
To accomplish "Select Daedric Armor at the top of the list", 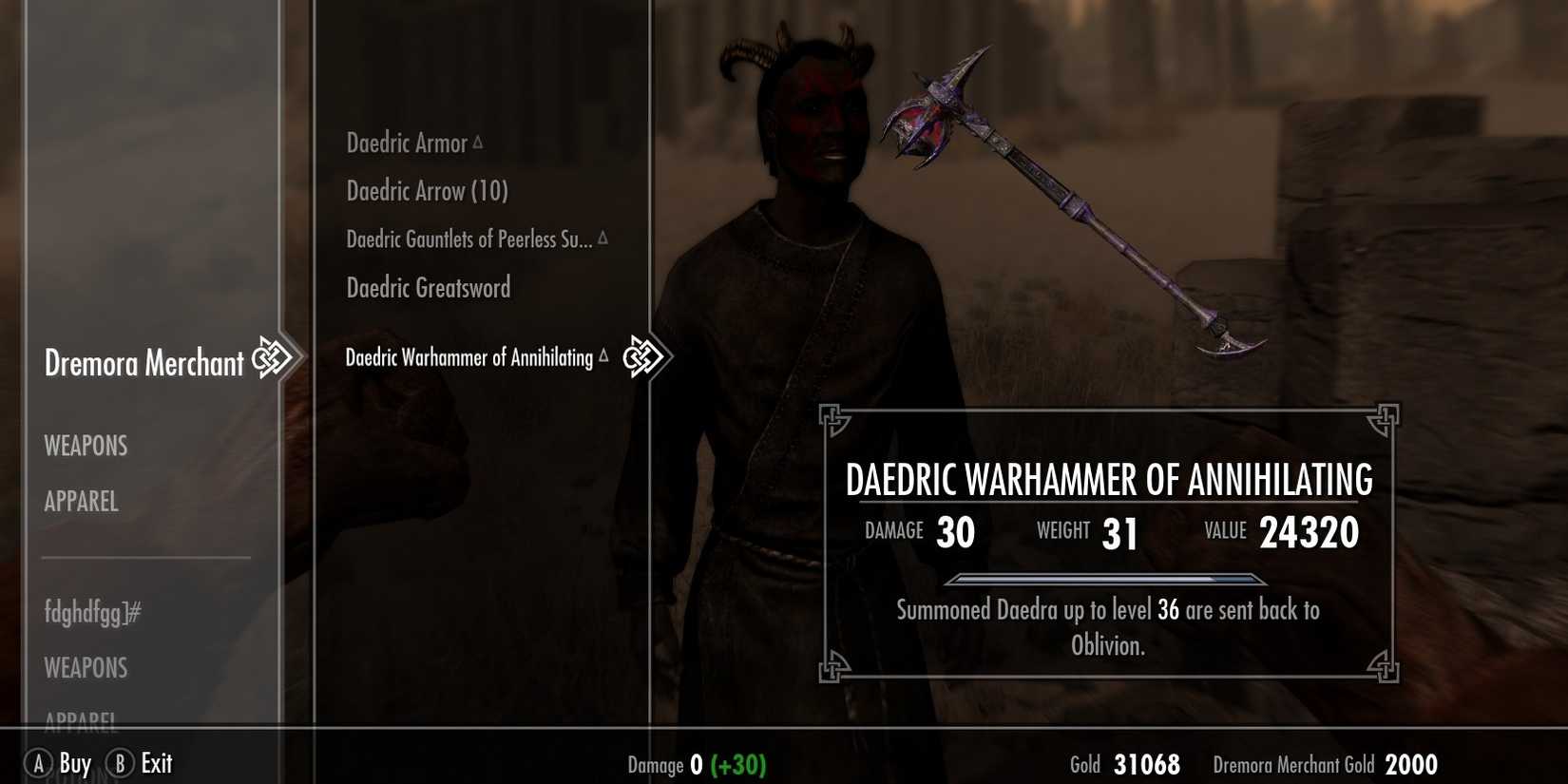I will tap(411, 142).
